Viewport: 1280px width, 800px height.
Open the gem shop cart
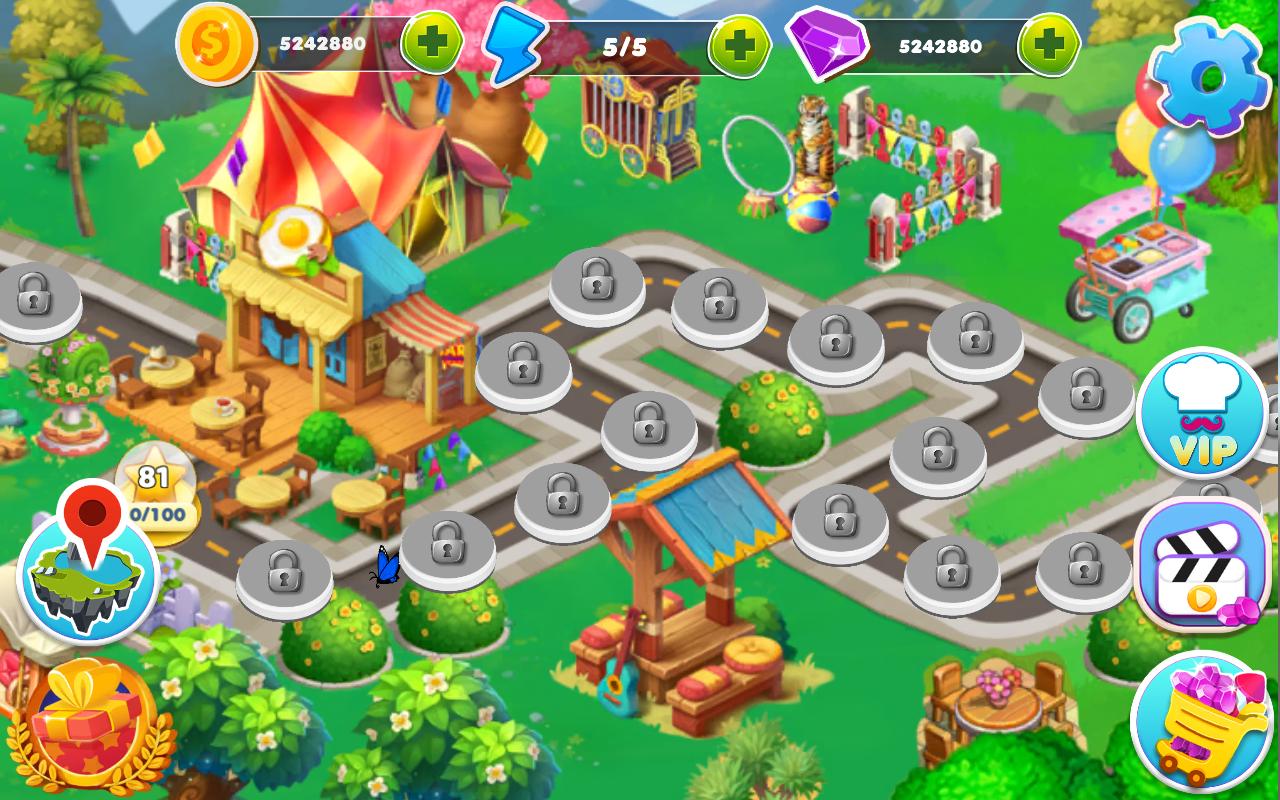(x=1200, y=722)
